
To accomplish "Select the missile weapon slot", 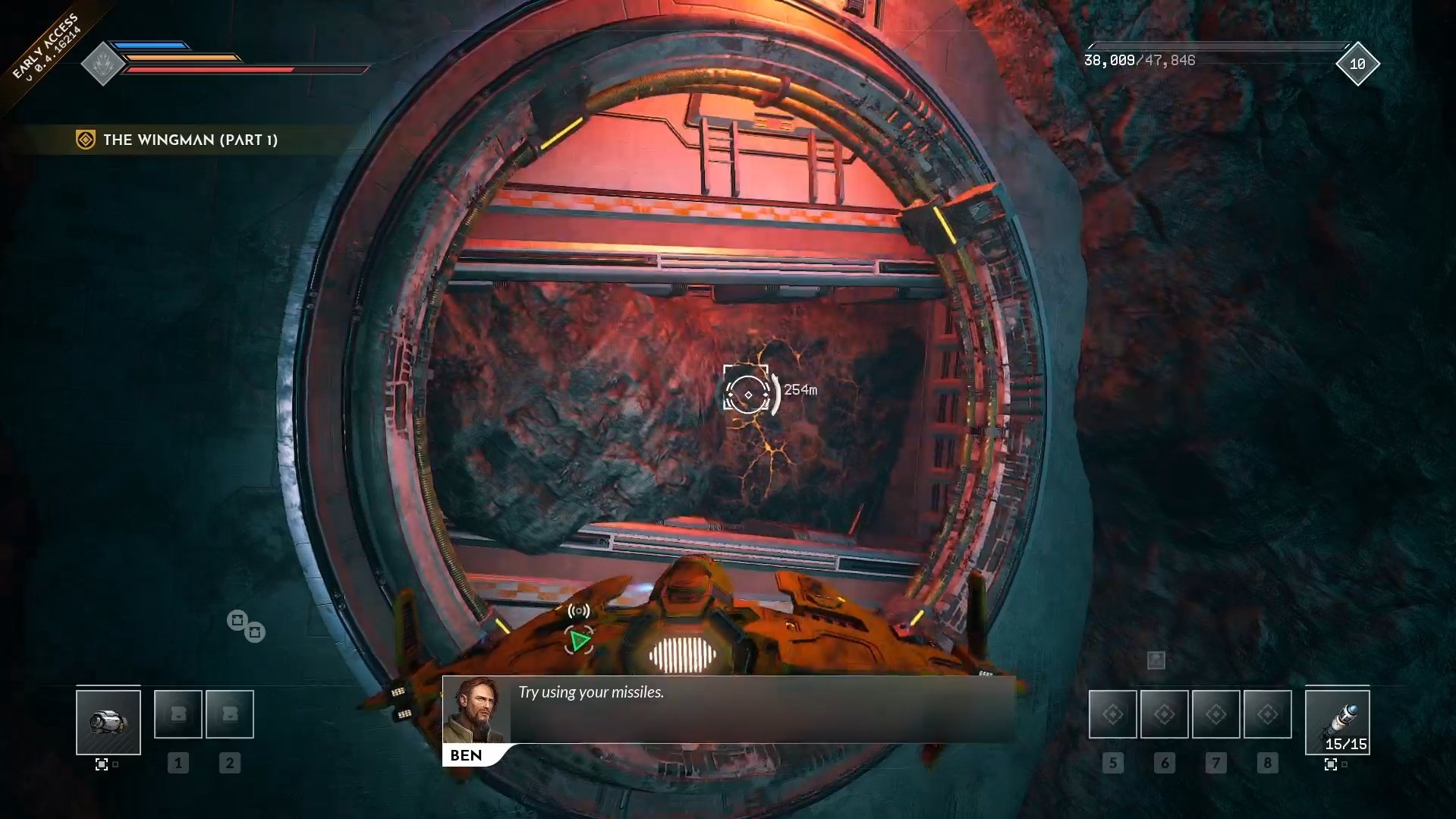I will (x=1337, y=721).
